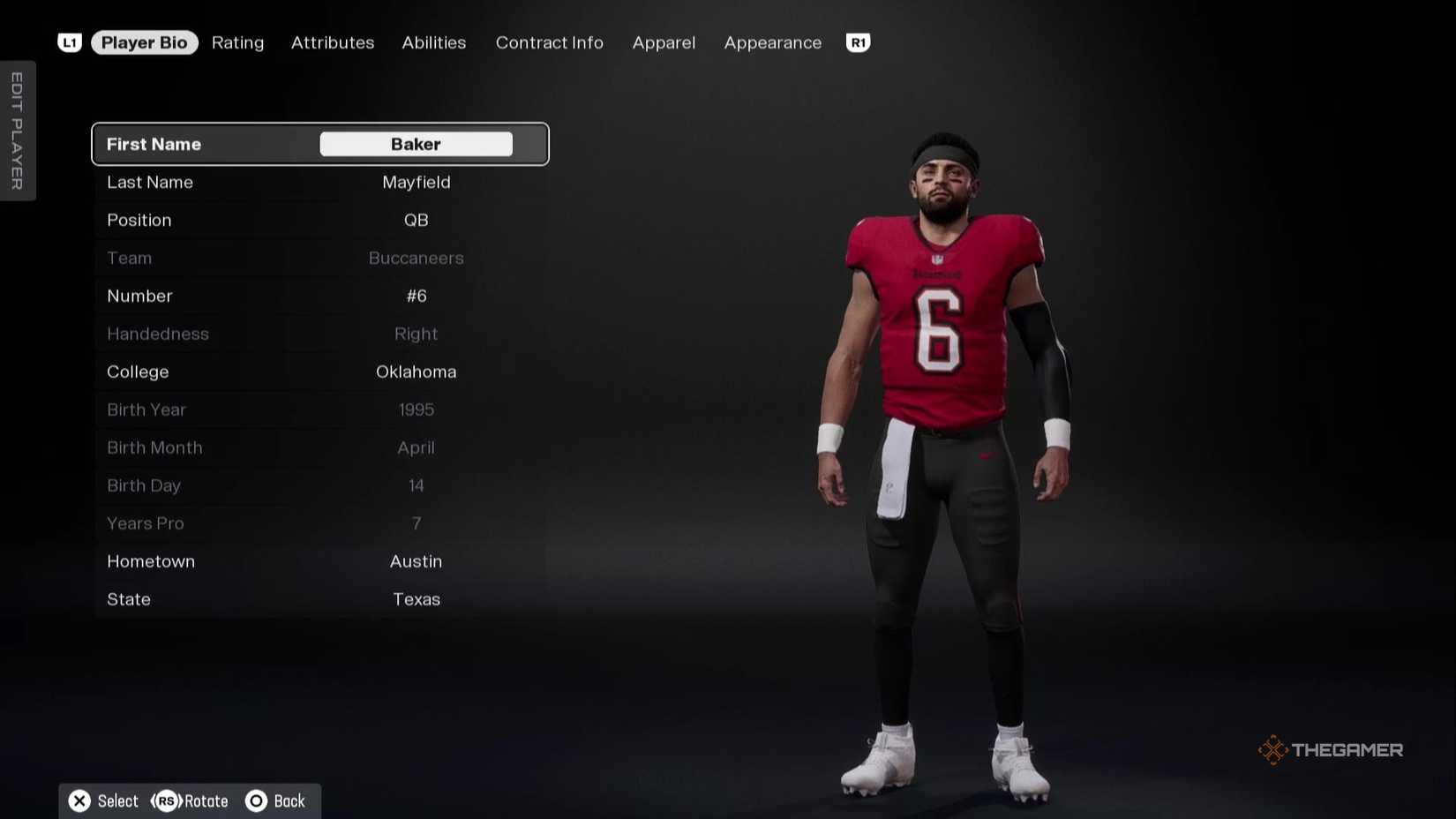Click the L1 shoulder button icon
This screenshot has width=1456, height=819.
coord(70,41)
